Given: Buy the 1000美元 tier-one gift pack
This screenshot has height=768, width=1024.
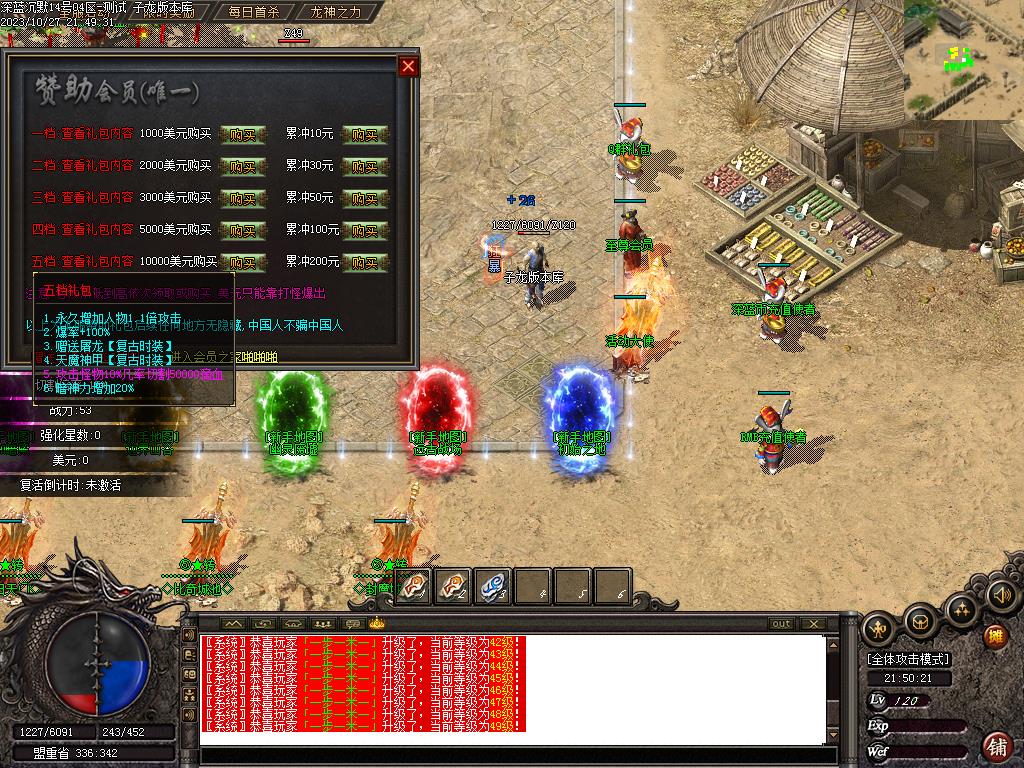Looking at the screenshot, I should 243,134.
